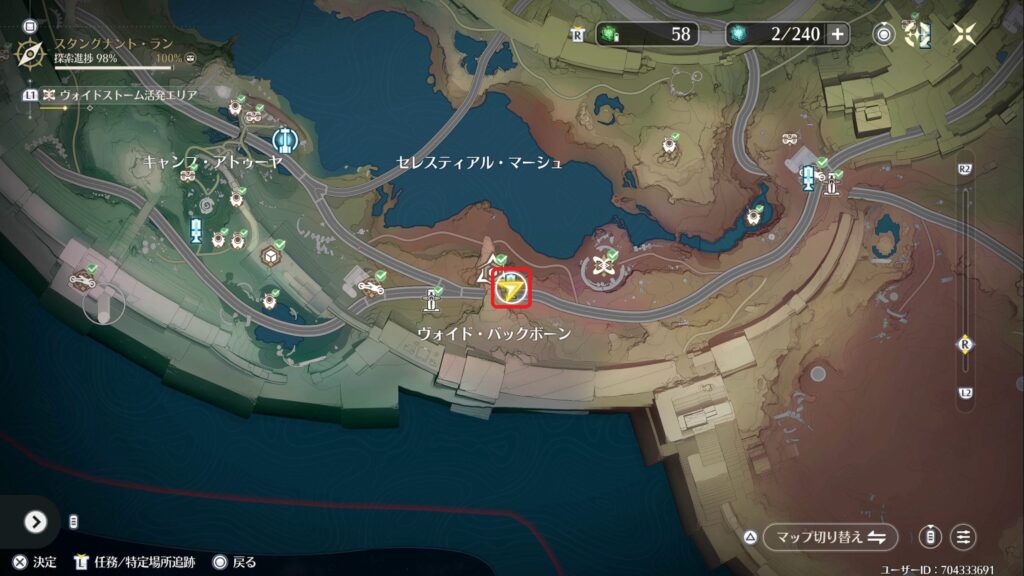Select the motorcycle marker on the left wall
1024x576 pixels.
click(x=81, y=281)
